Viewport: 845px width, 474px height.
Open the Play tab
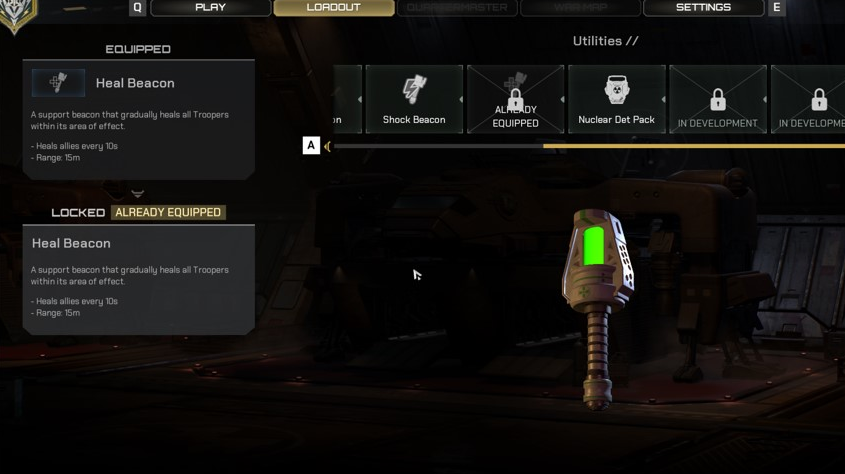click(x=210, y=8)
